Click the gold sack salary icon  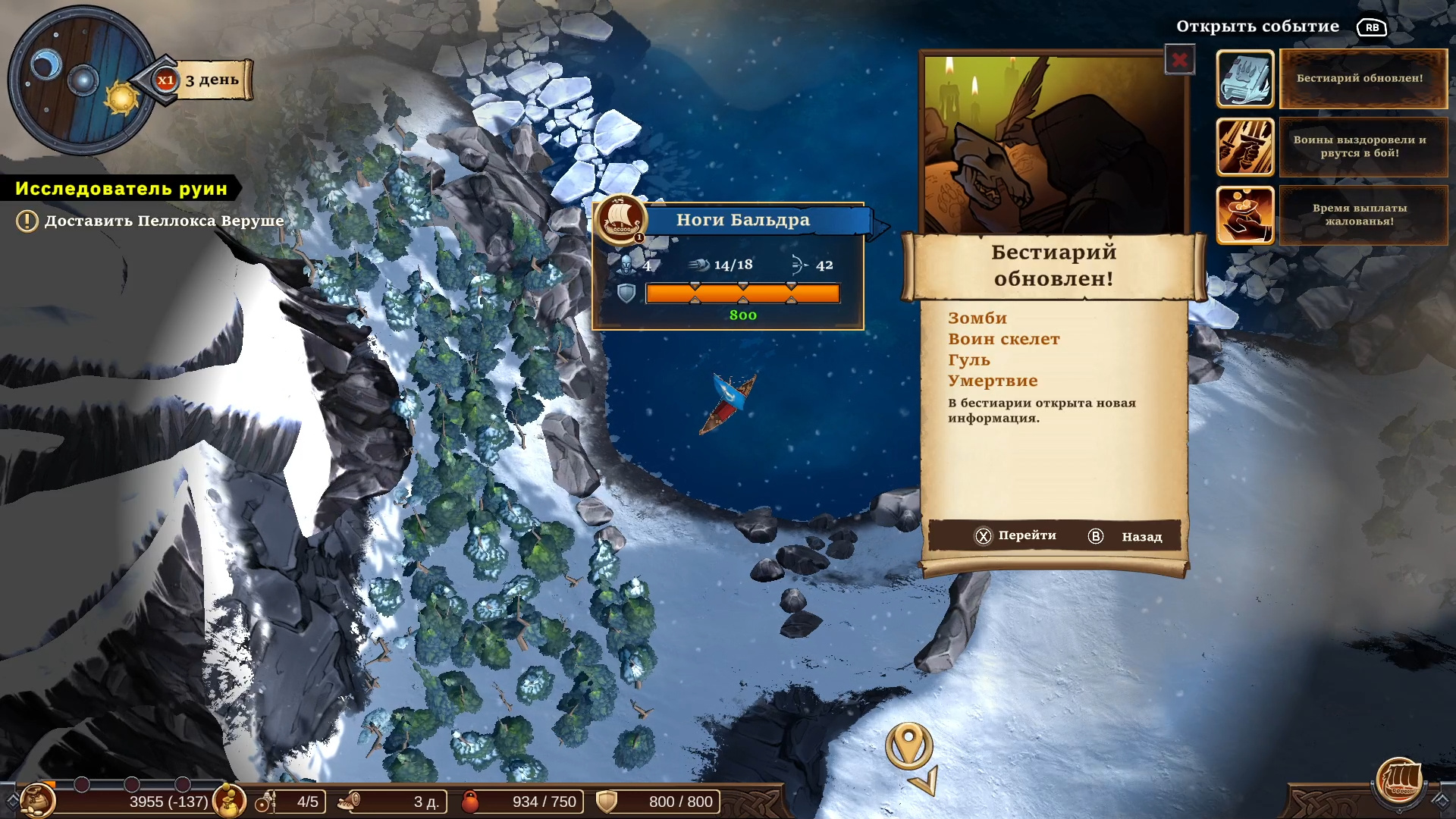point(228,801)
